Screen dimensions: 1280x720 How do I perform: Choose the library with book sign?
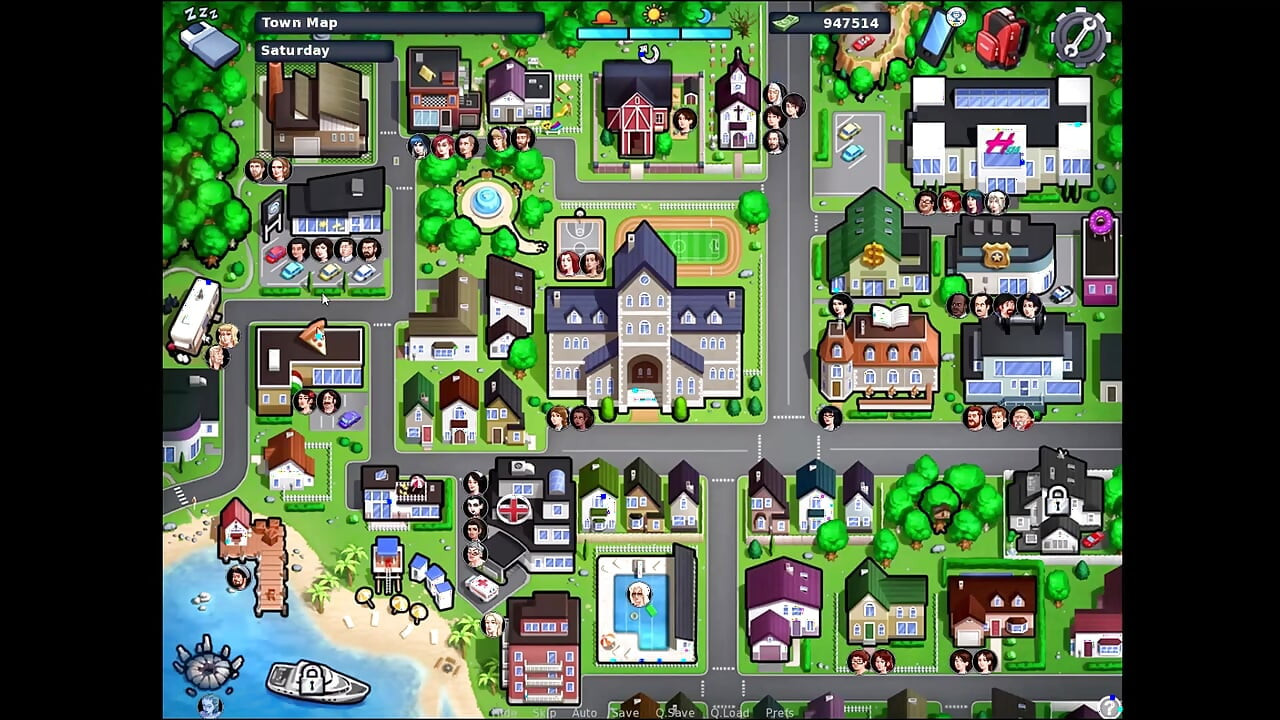tap(880, 355)
